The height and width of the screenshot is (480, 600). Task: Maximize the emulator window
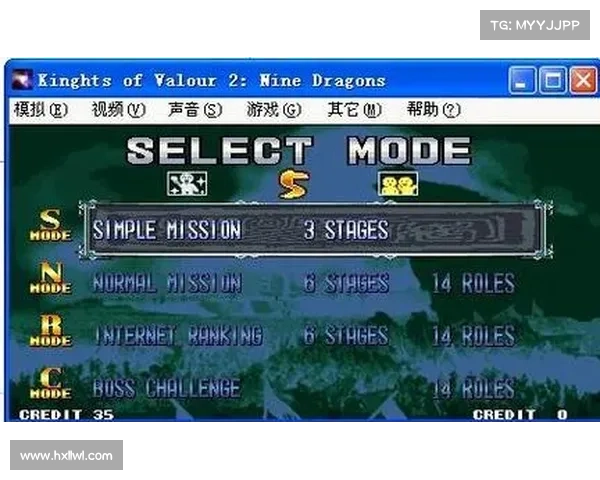click(x=552, y=80)
